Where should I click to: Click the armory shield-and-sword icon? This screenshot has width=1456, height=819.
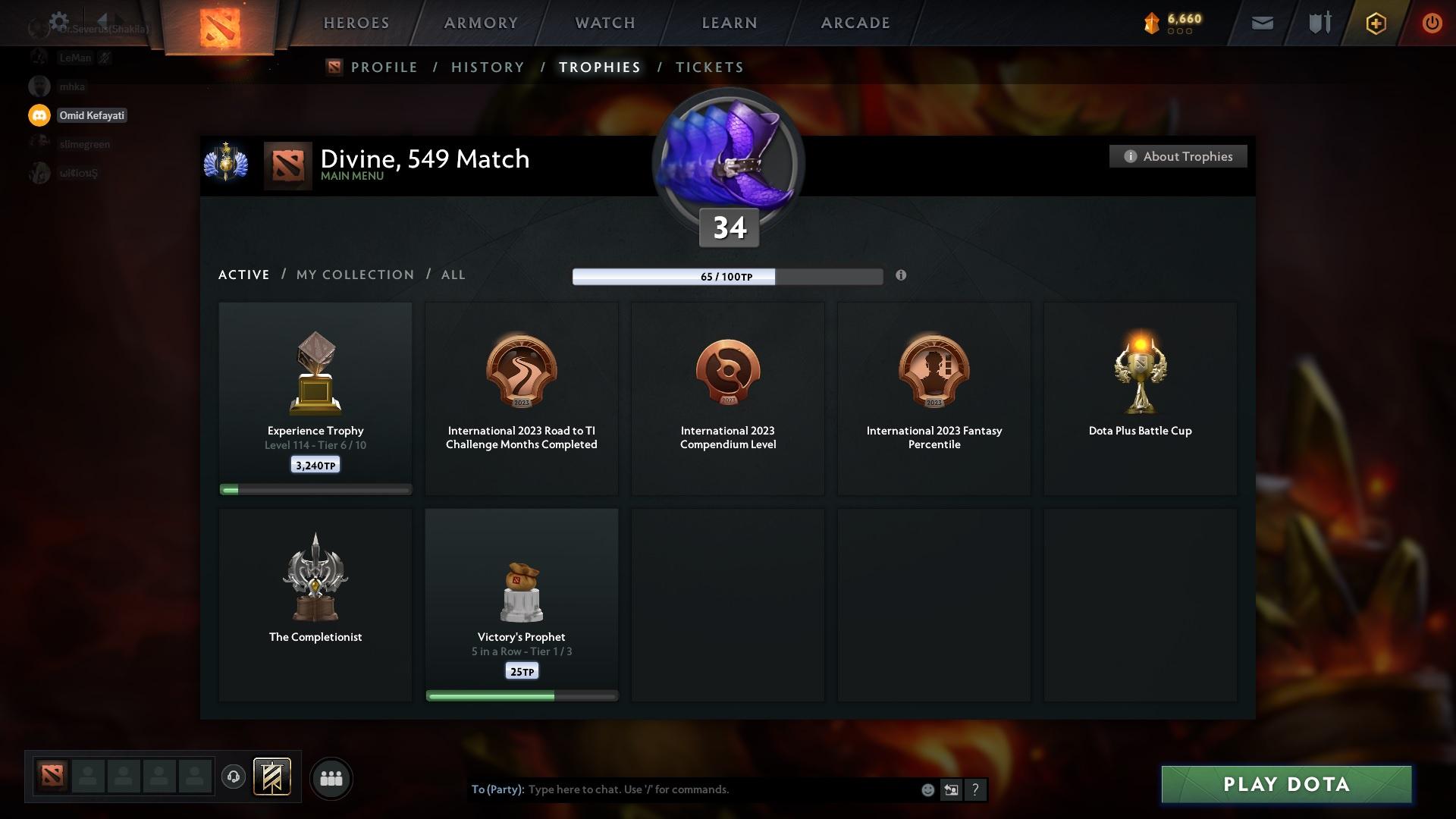[x=1319, y=23]
